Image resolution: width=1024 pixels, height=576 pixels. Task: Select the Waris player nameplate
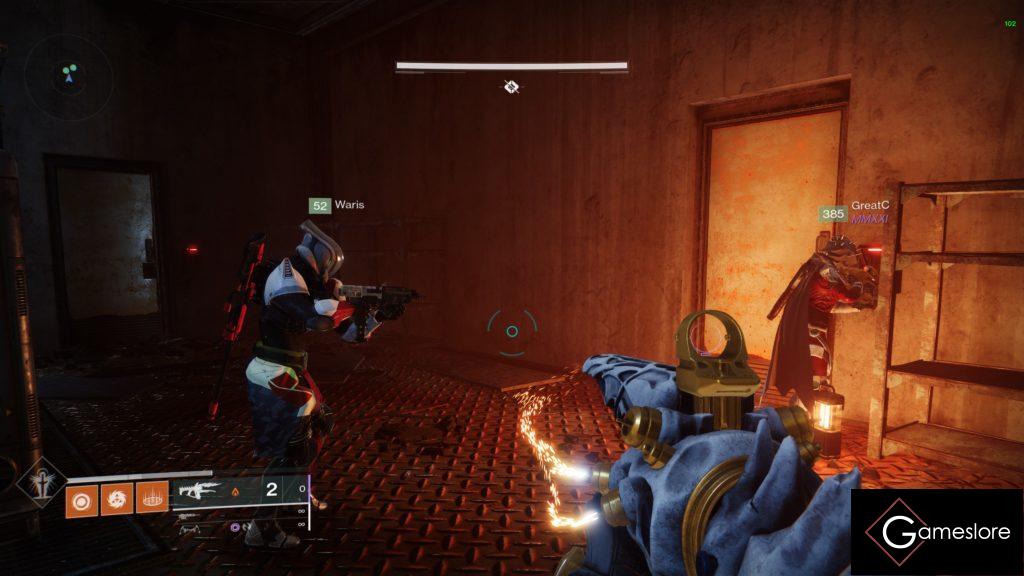[x=337, y=205]
